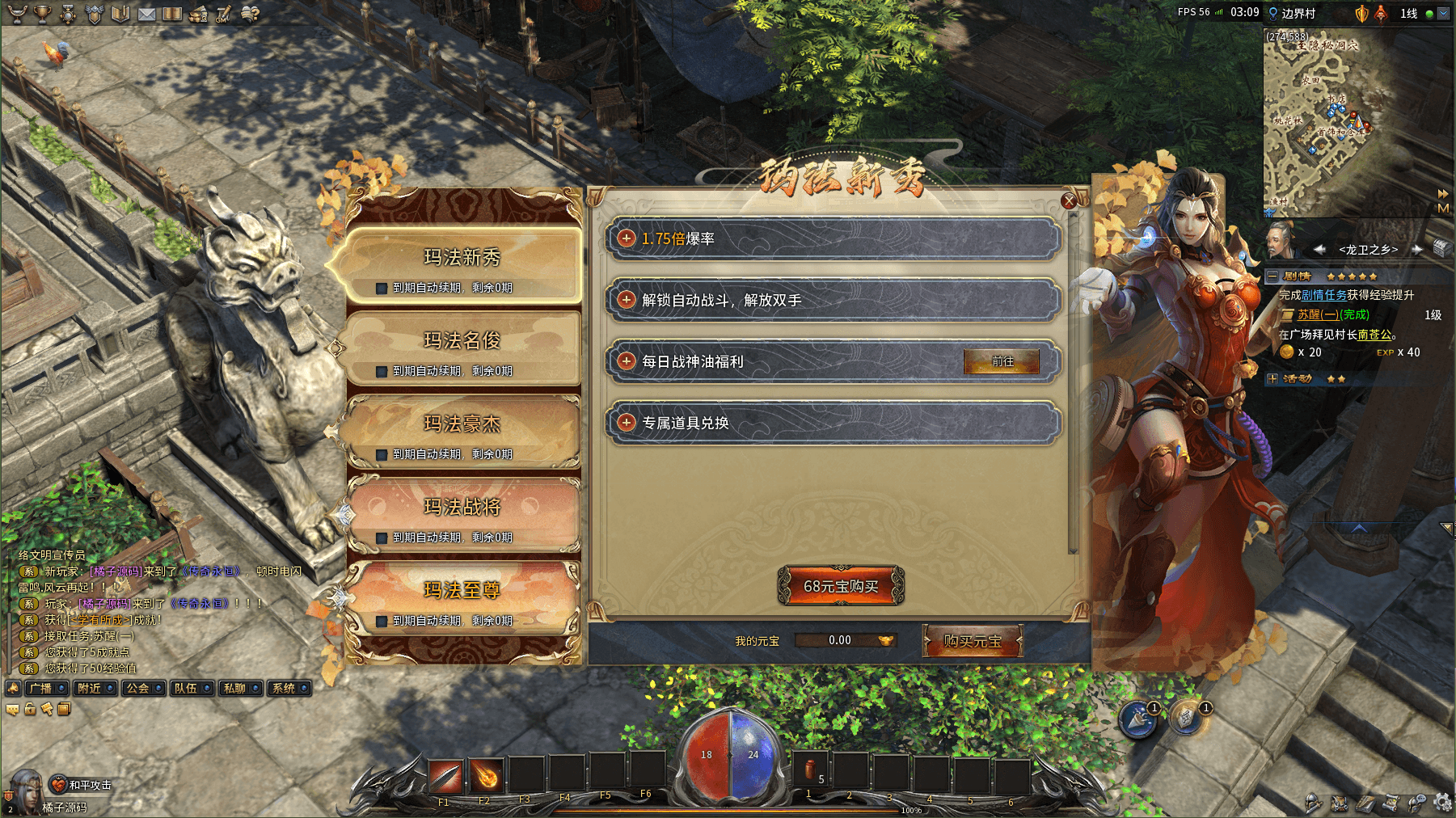
Task: Go to daily oil benefit via 前往
Action: tap(1002, 362)
